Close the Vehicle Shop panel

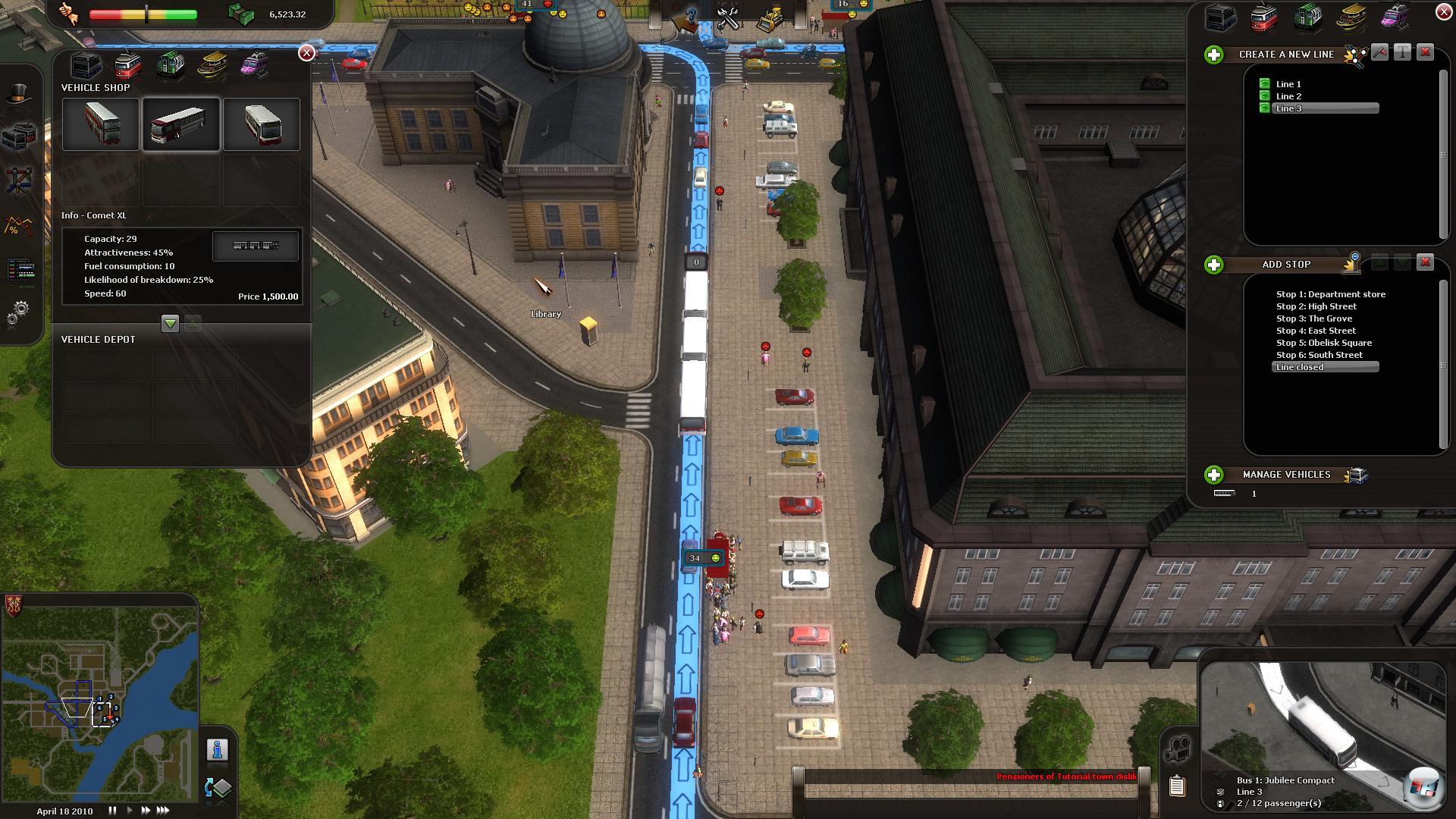306,52
